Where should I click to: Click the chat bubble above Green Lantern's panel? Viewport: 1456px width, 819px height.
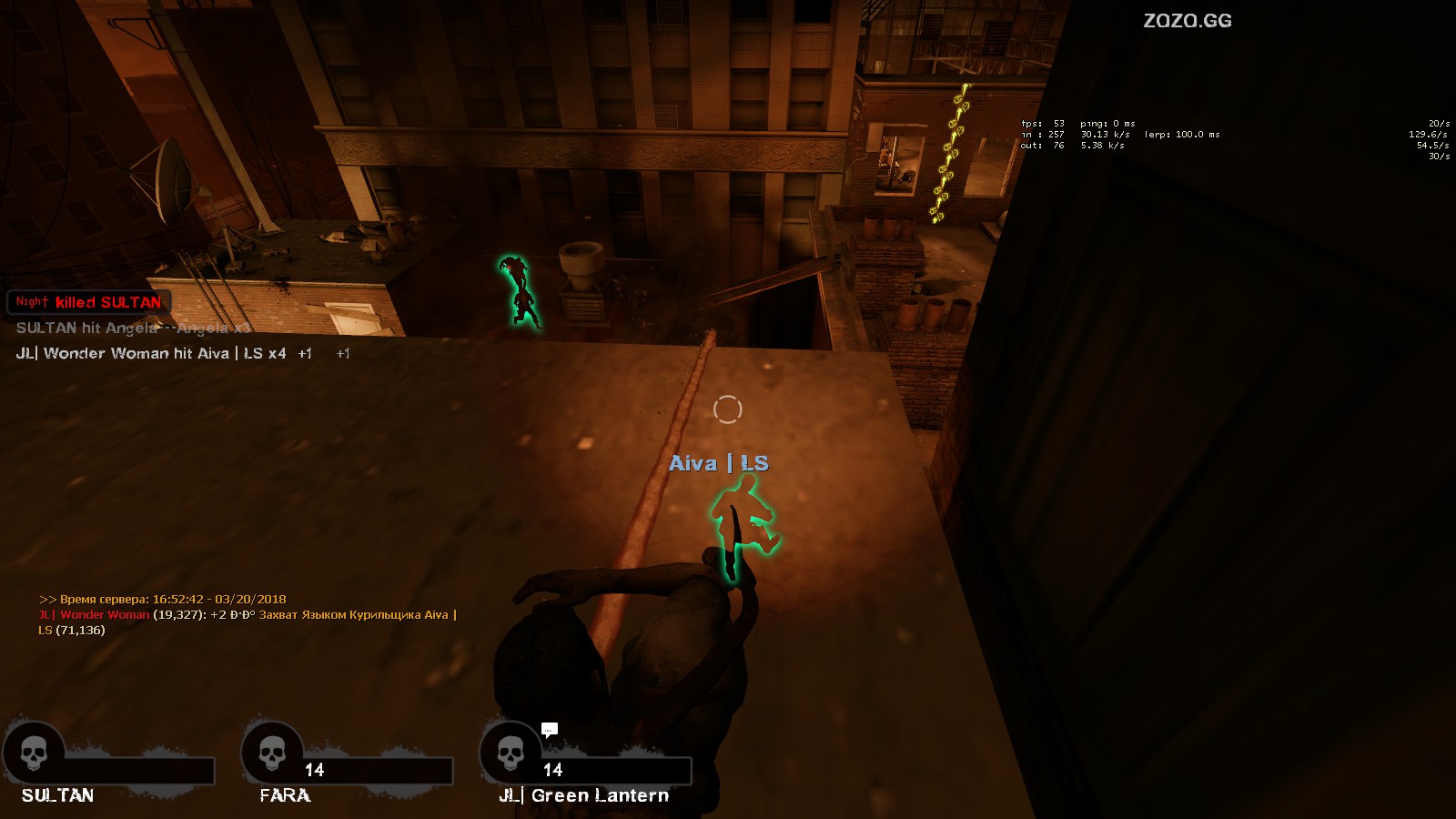tap(549, 729)
